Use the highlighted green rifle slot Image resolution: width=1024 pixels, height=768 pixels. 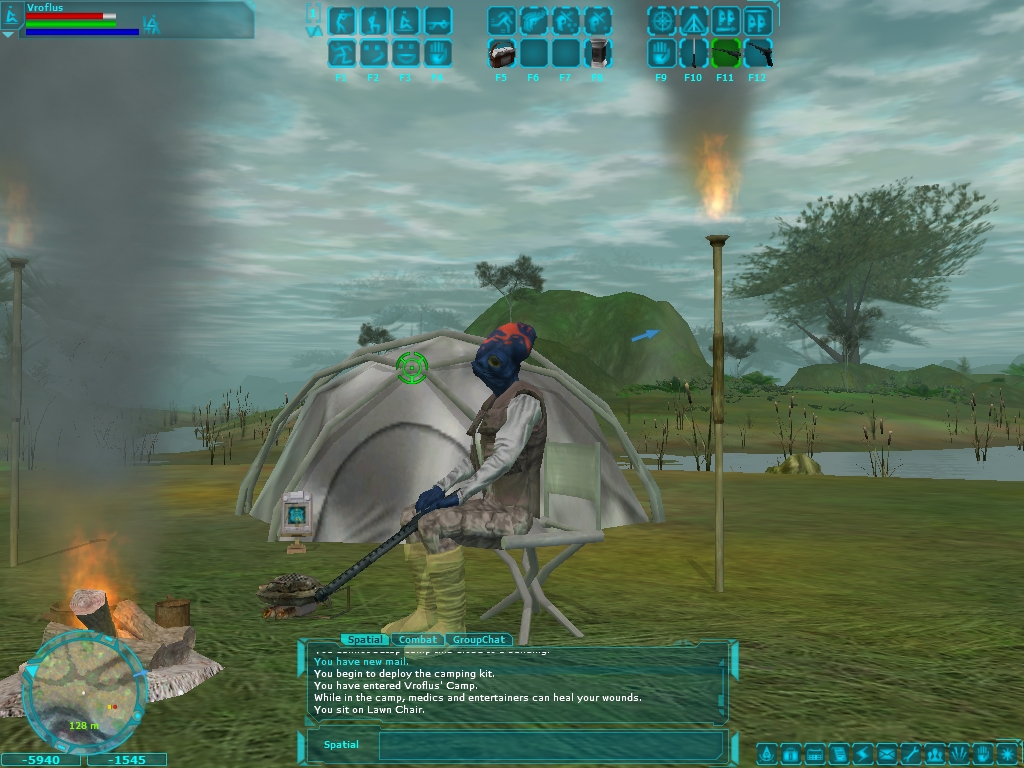(725, 52)
